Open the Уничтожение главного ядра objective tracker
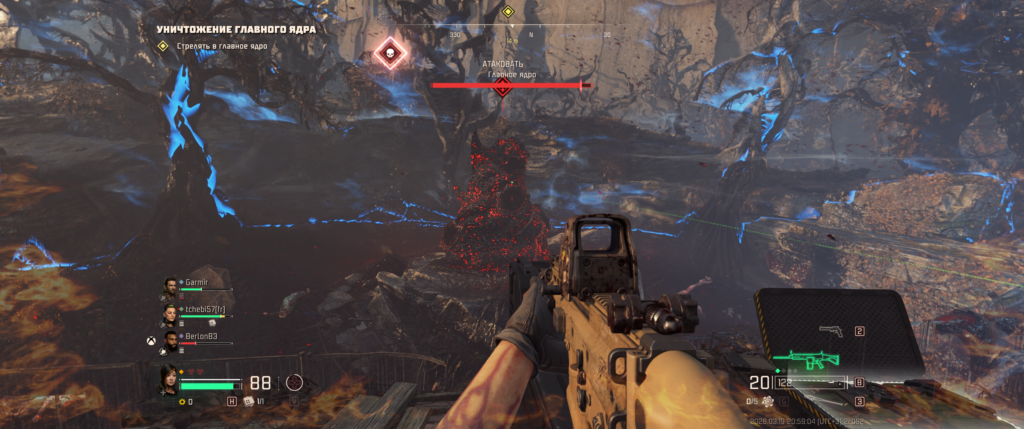The height and width of the screenshot is (429, 1024). pos(236,29)
